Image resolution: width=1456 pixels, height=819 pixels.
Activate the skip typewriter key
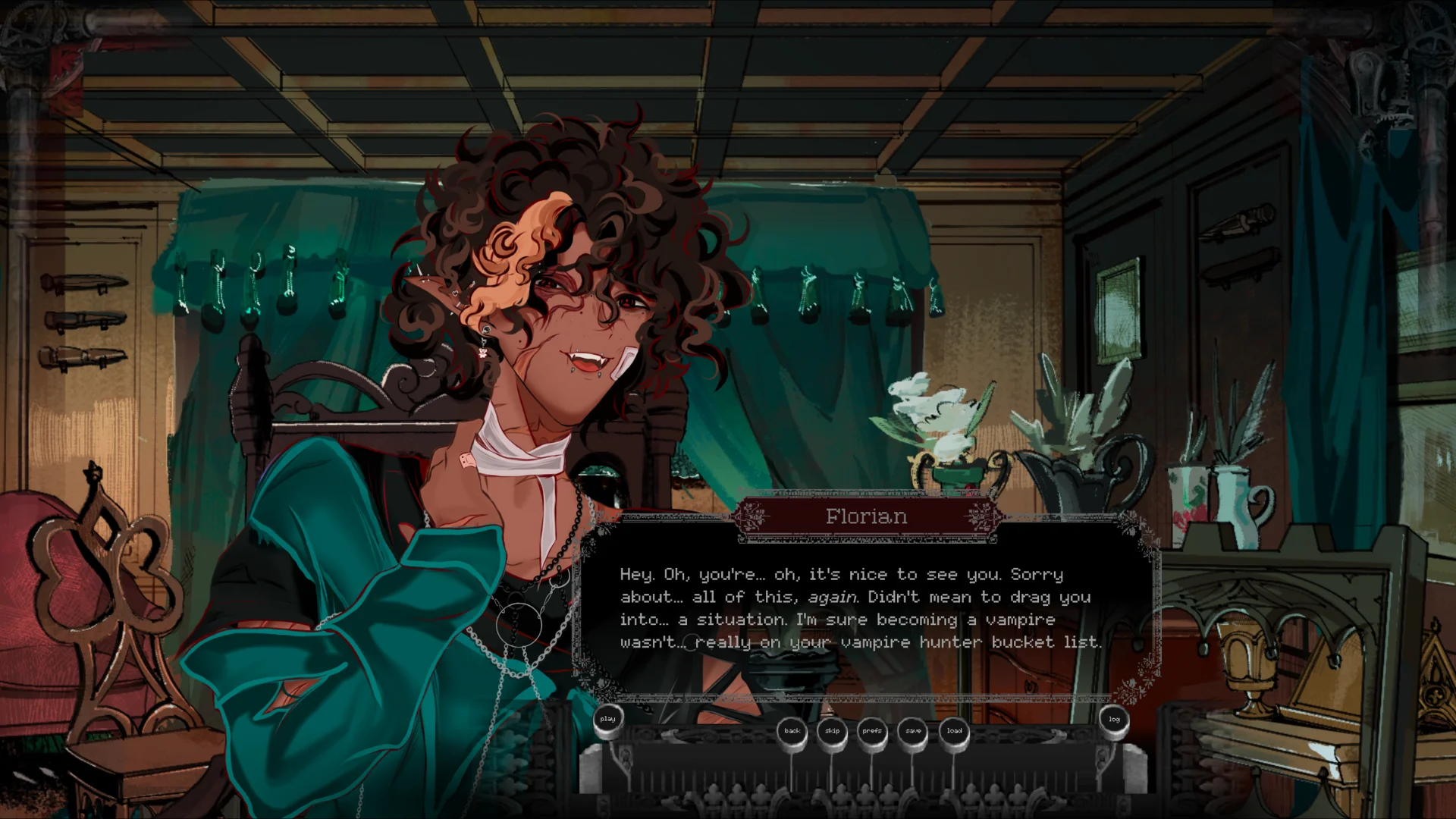pos(833,731)
